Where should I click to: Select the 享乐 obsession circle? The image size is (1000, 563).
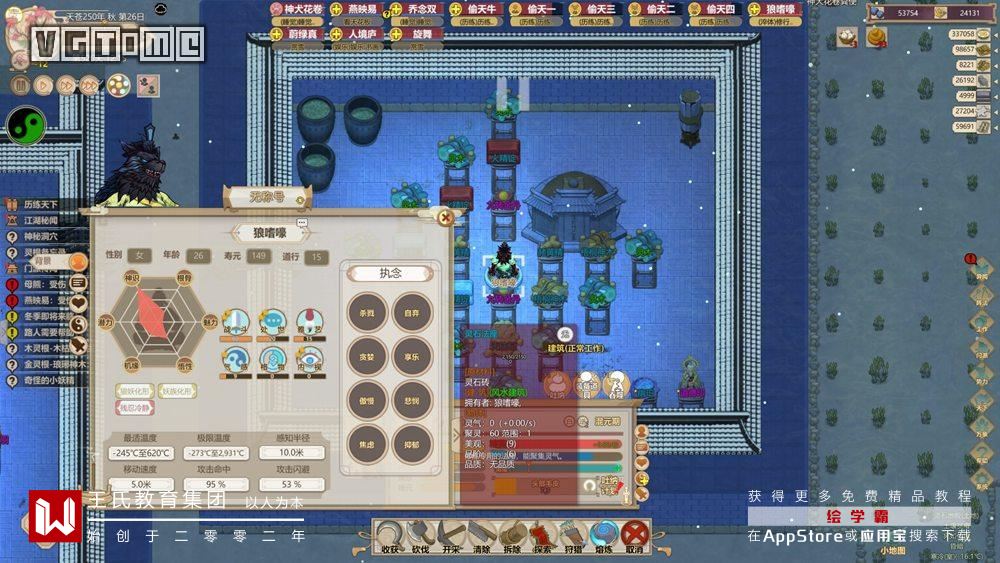pos(411,357)
